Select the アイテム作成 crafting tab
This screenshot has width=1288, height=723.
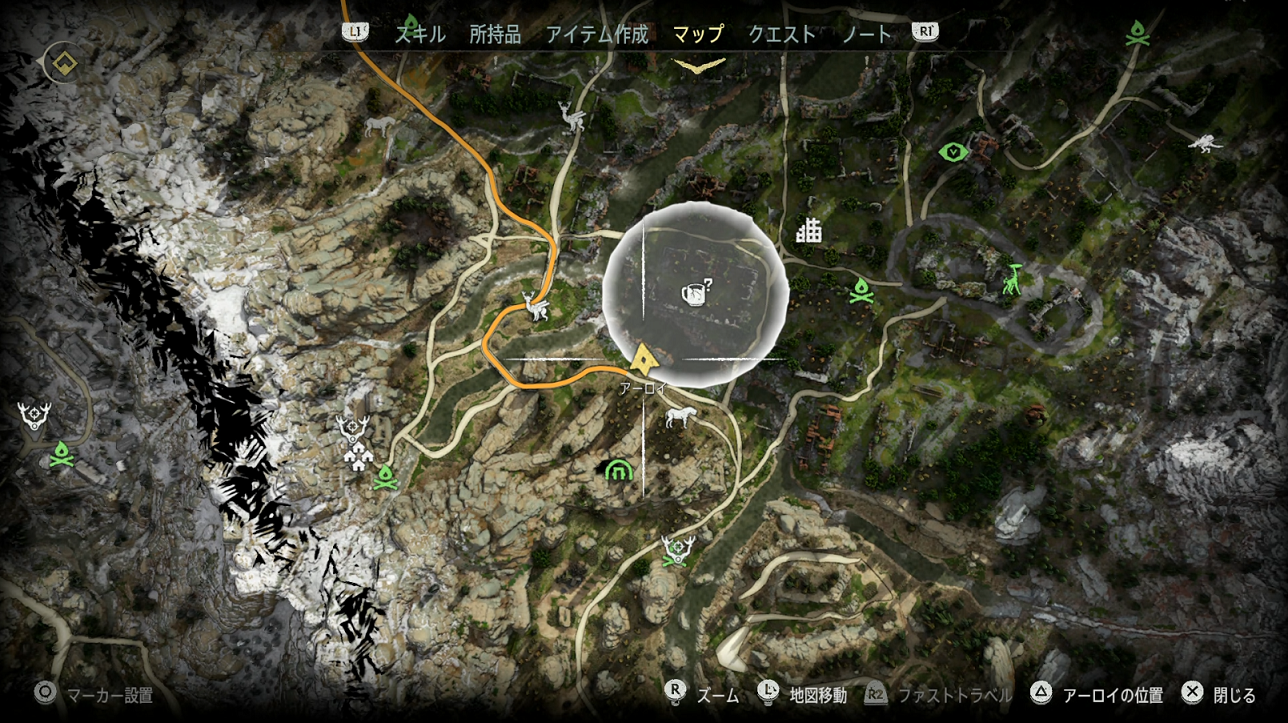tap(597, 34)
